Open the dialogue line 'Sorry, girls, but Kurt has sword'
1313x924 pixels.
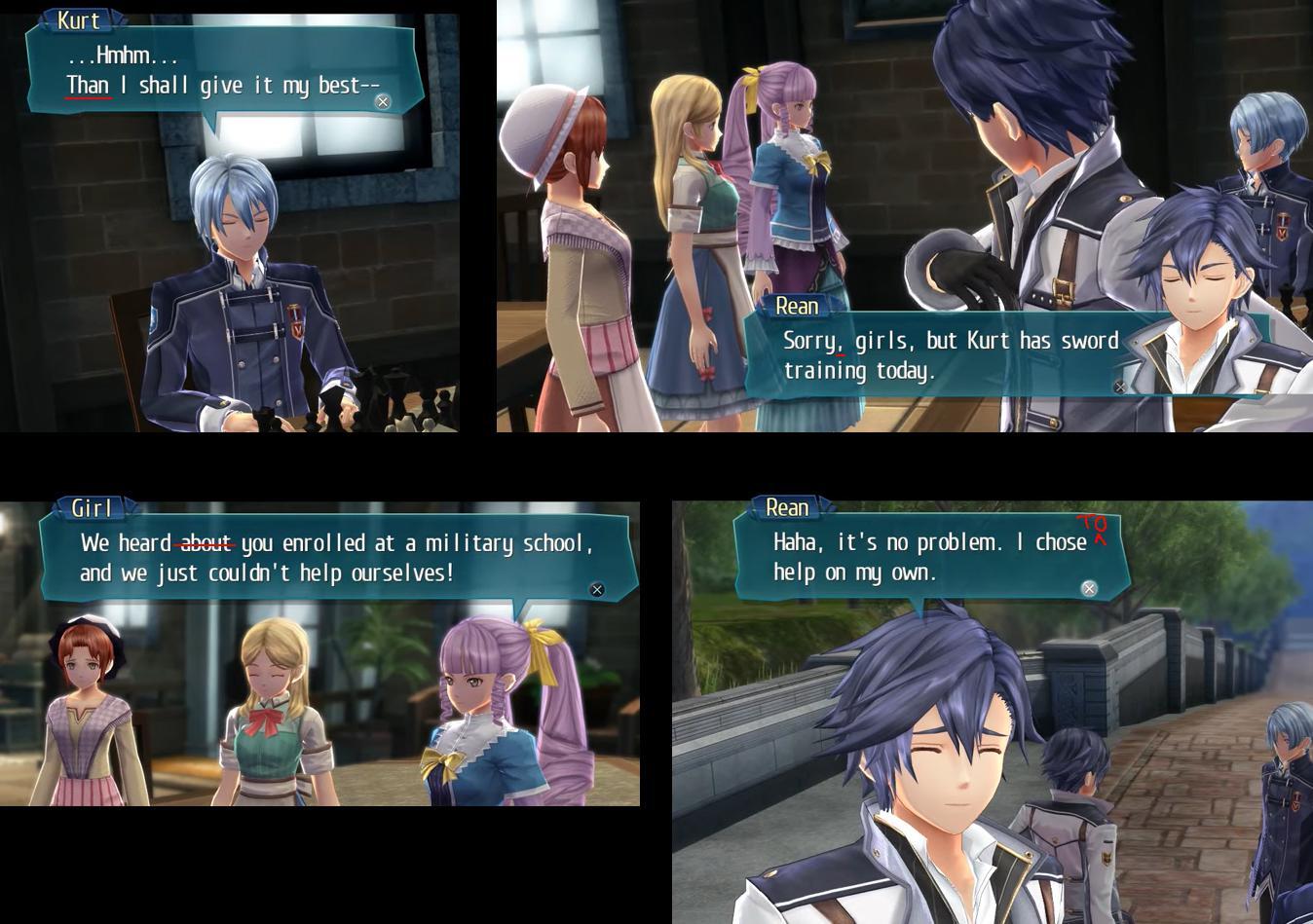coord(951,341)
